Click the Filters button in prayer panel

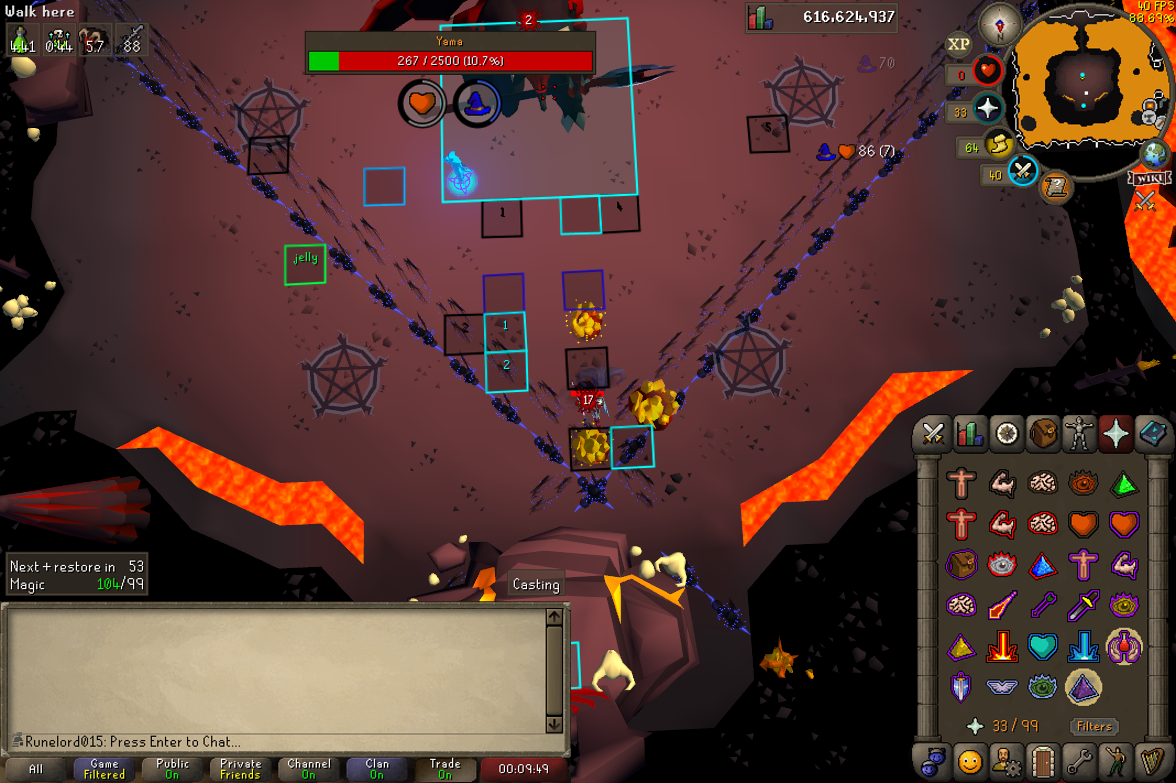pos(1093,727)
